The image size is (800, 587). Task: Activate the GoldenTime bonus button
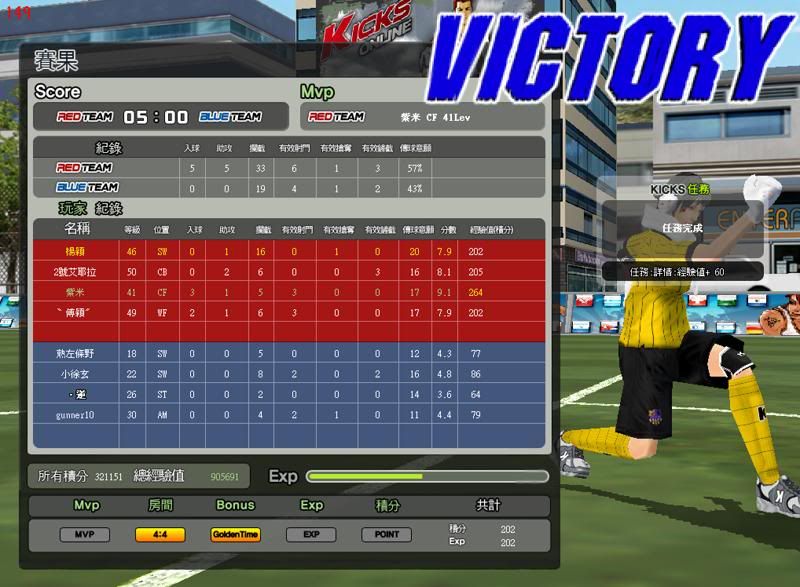235,535
